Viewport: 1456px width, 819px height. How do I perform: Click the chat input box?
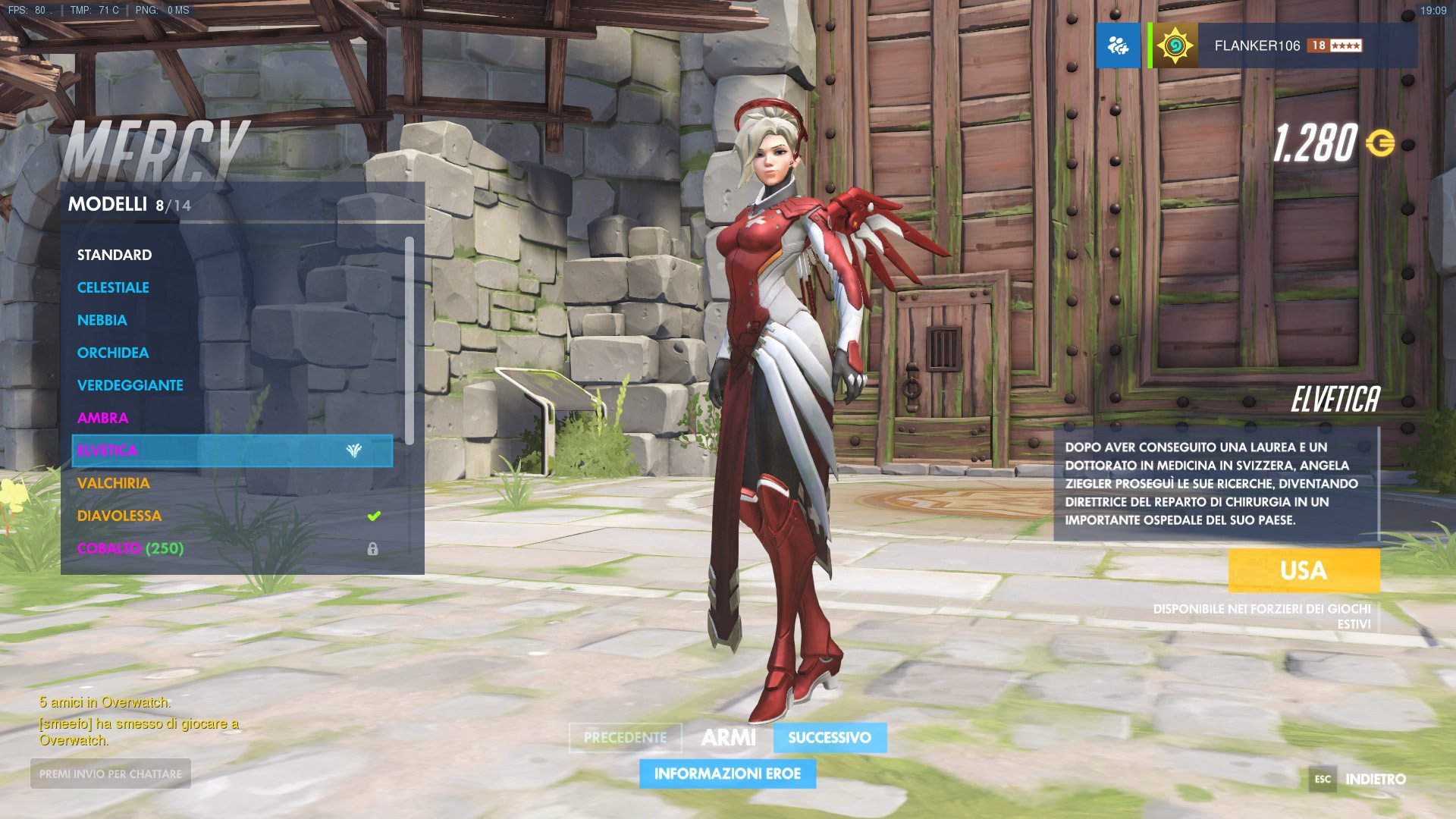coord(111,774)
